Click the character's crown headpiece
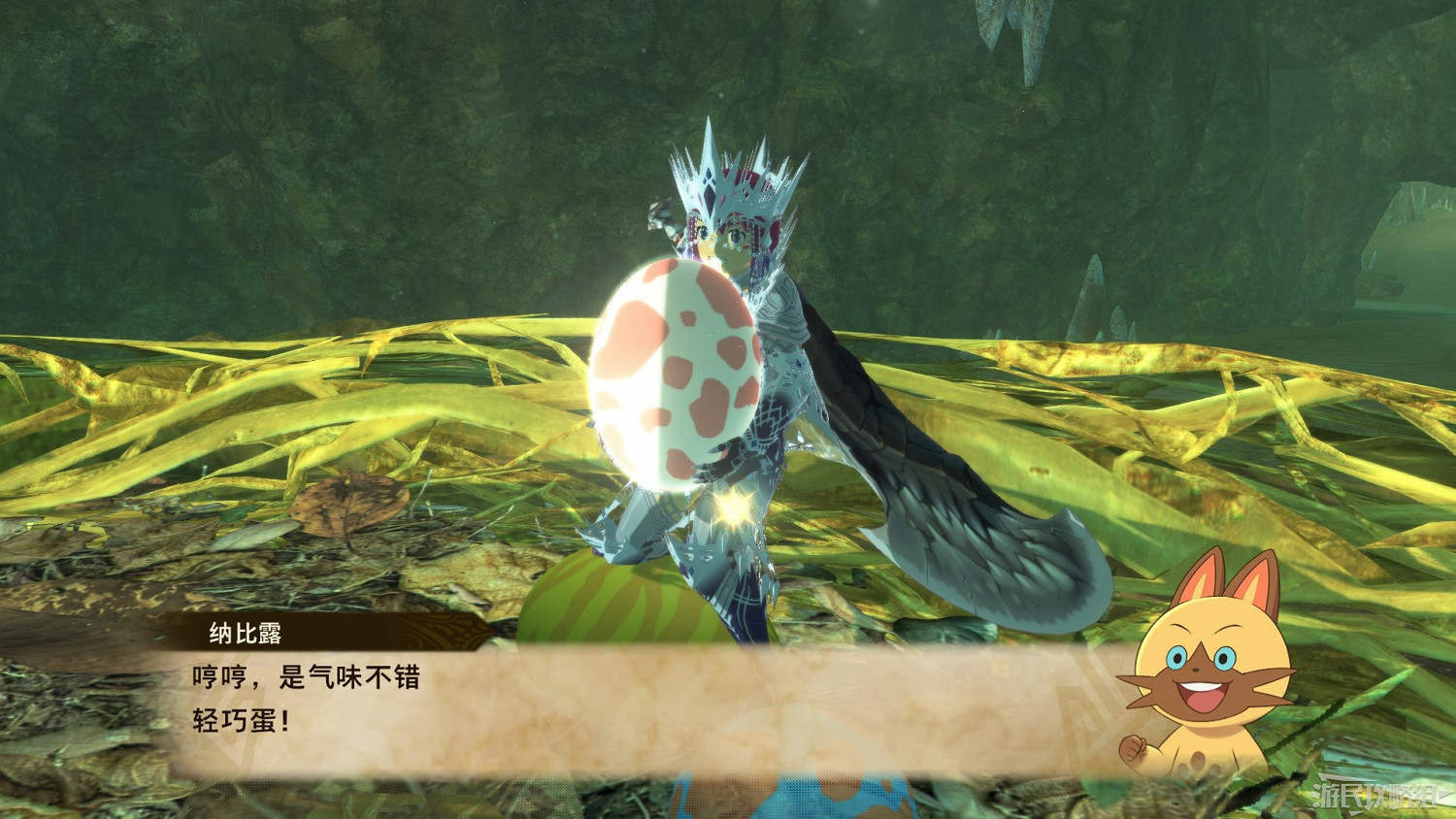 pos(728,170)
